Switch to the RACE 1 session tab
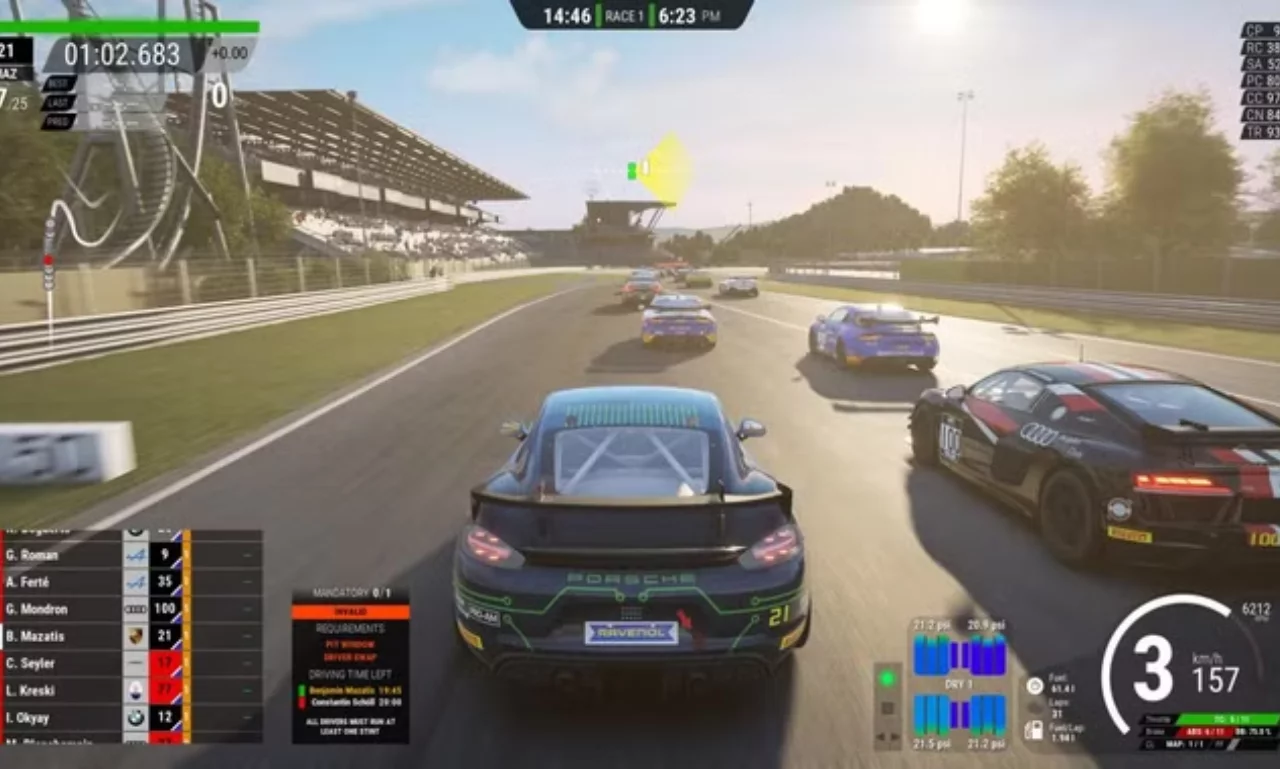 click(x=625, y=16)
